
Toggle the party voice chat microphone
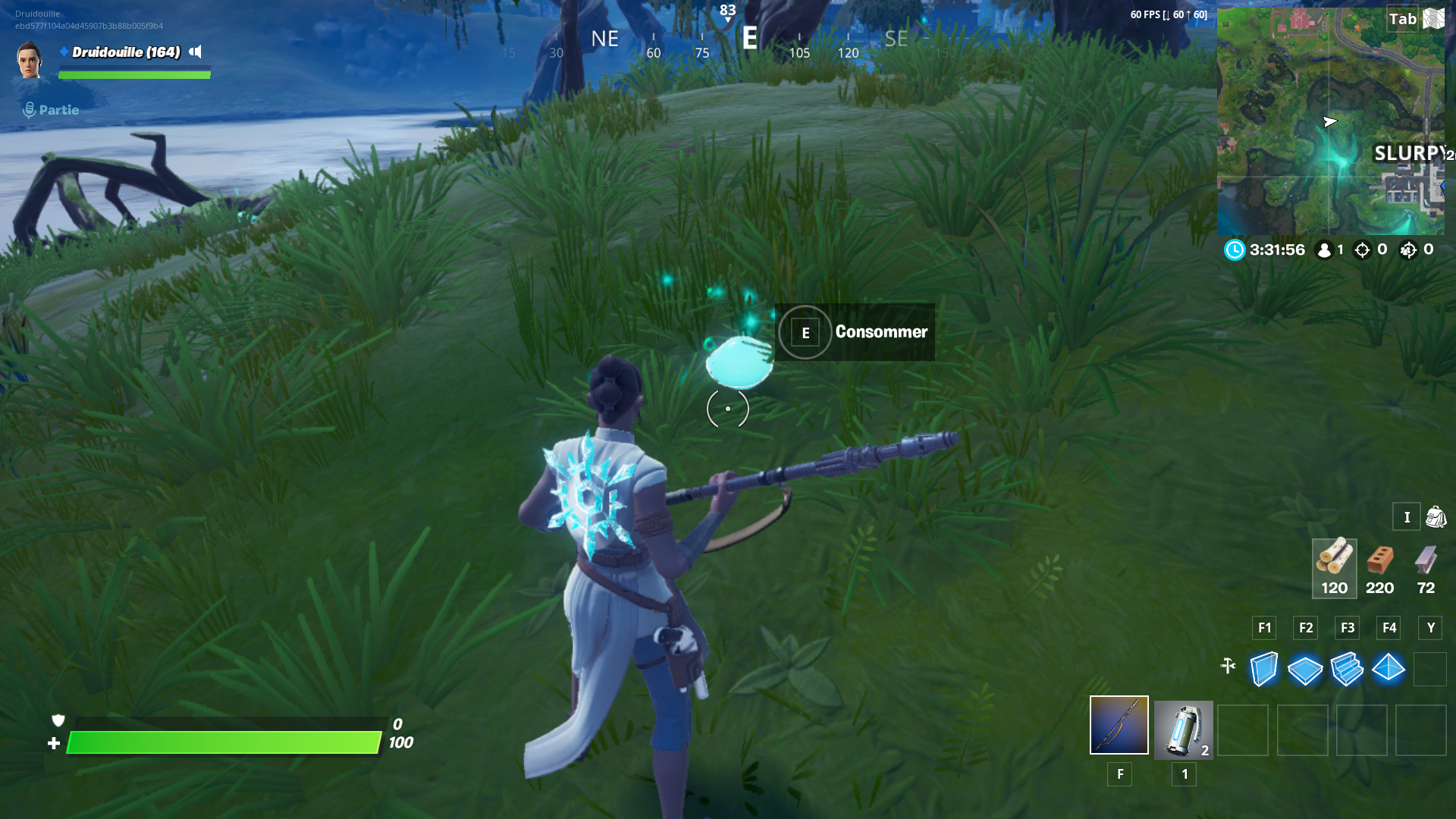29,109
